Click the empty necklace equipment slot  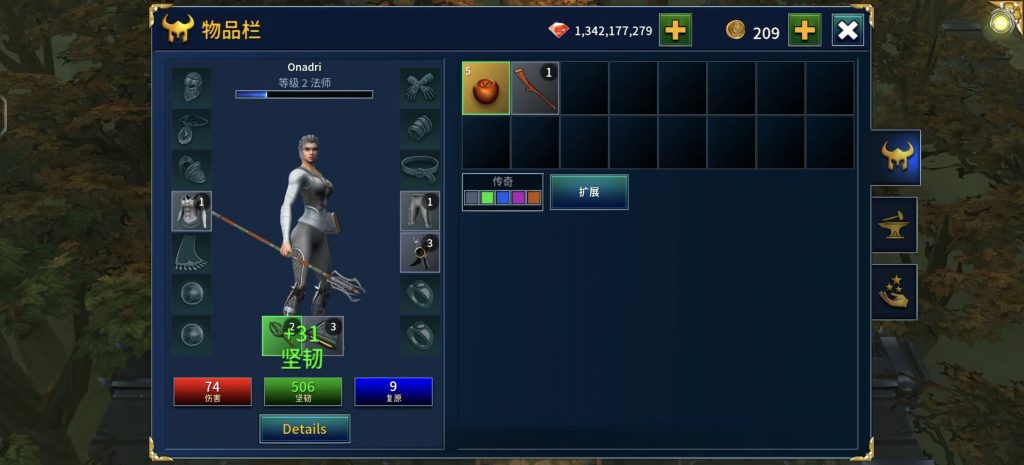[191, 128]
